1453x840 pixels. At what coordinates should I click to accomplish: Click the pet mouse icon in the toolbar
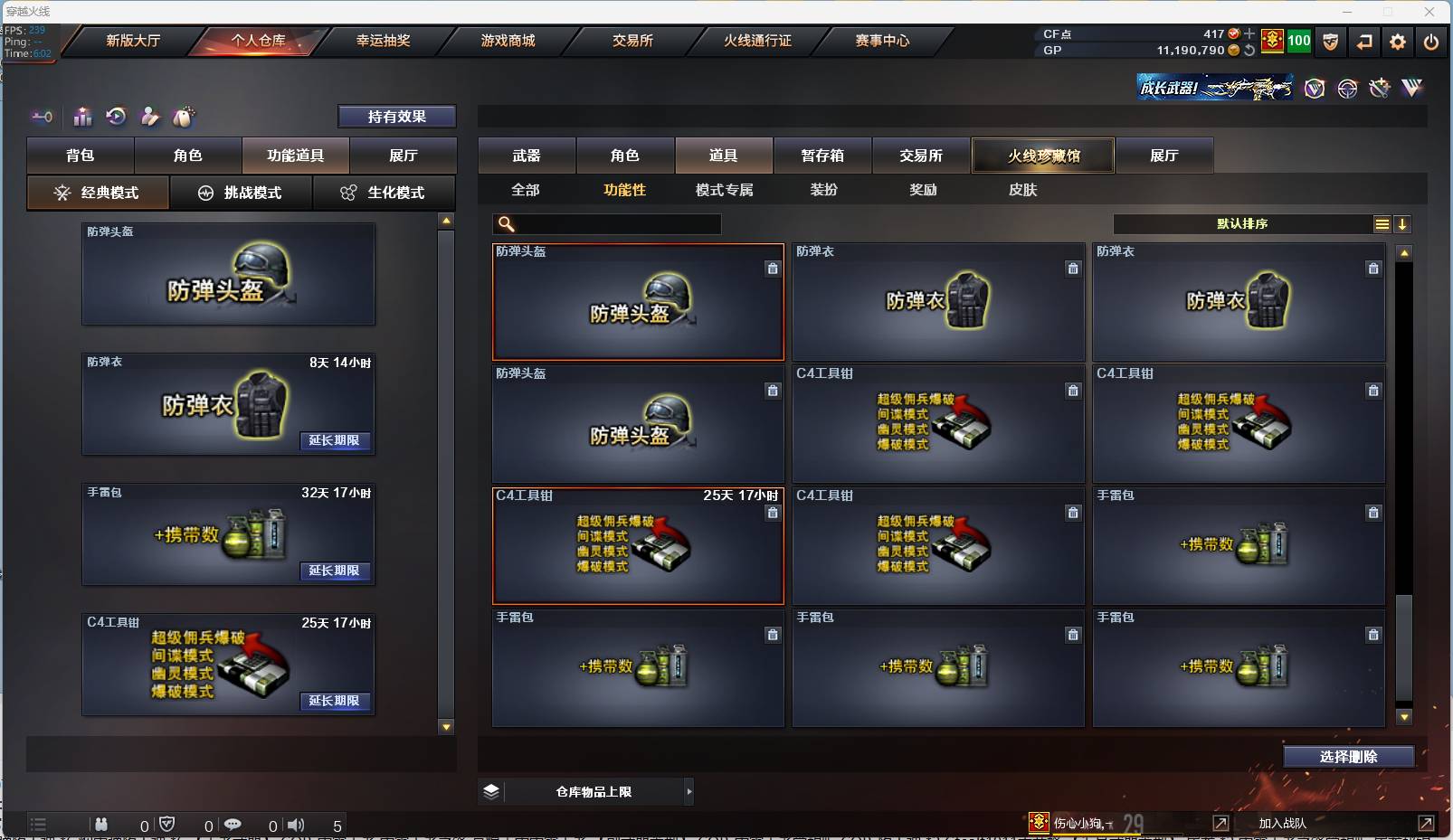pyautogui.click(x=184, y=117)
